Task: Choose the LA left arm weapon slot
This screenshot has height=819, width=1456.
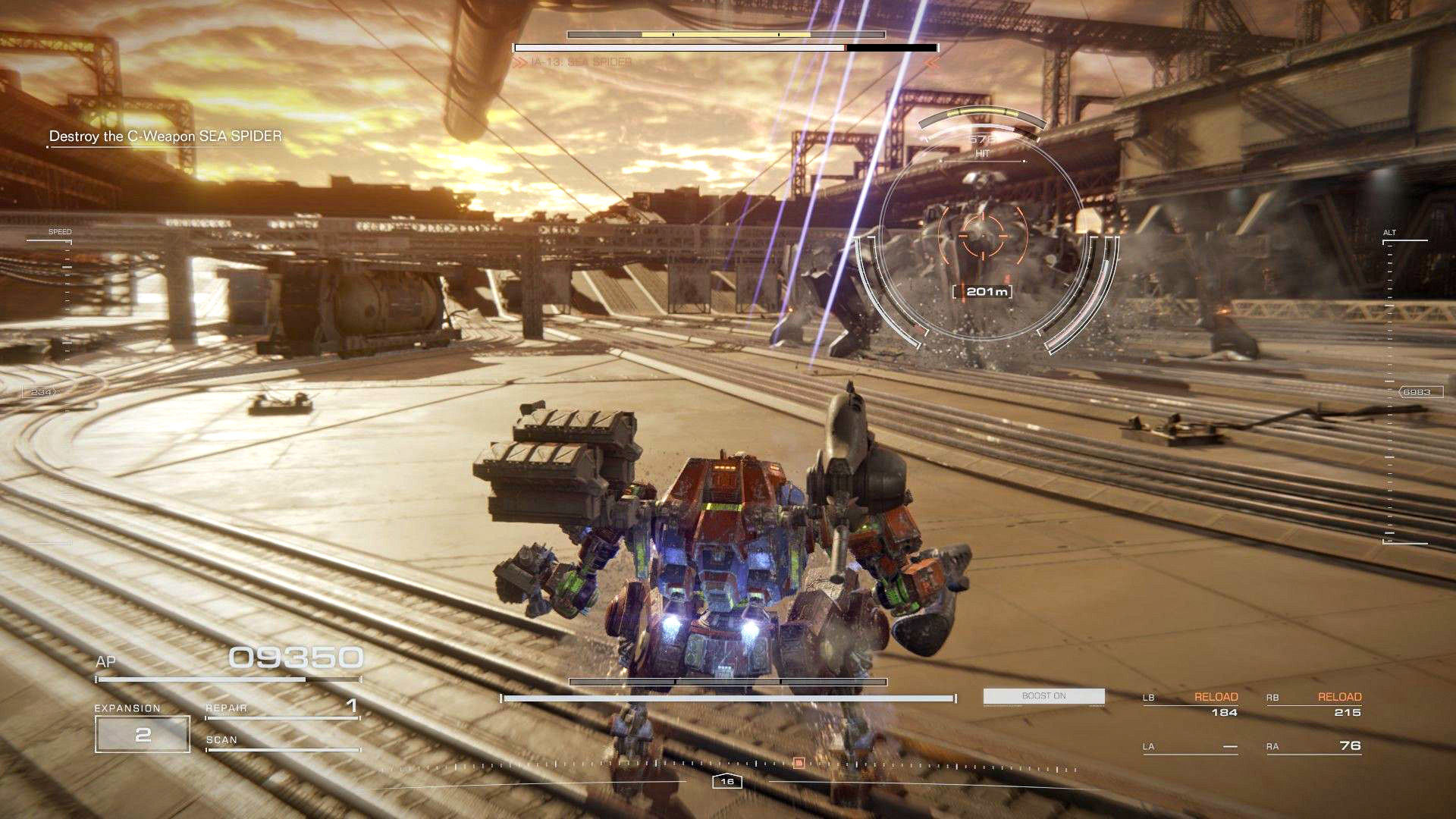Action: (x=1191, y=747)
